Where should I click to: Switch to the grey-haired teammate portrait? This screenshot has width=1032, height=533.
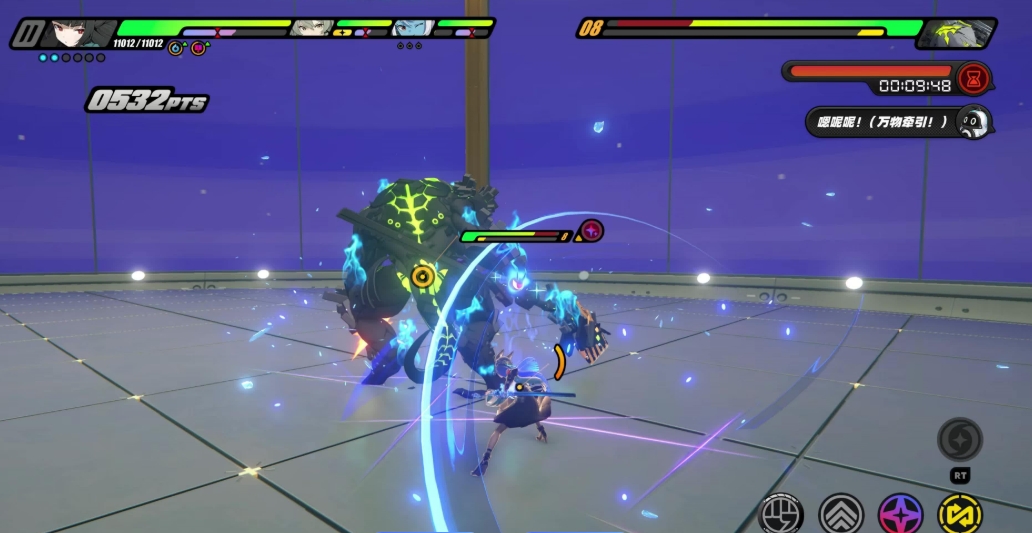(x=310, y=28)
